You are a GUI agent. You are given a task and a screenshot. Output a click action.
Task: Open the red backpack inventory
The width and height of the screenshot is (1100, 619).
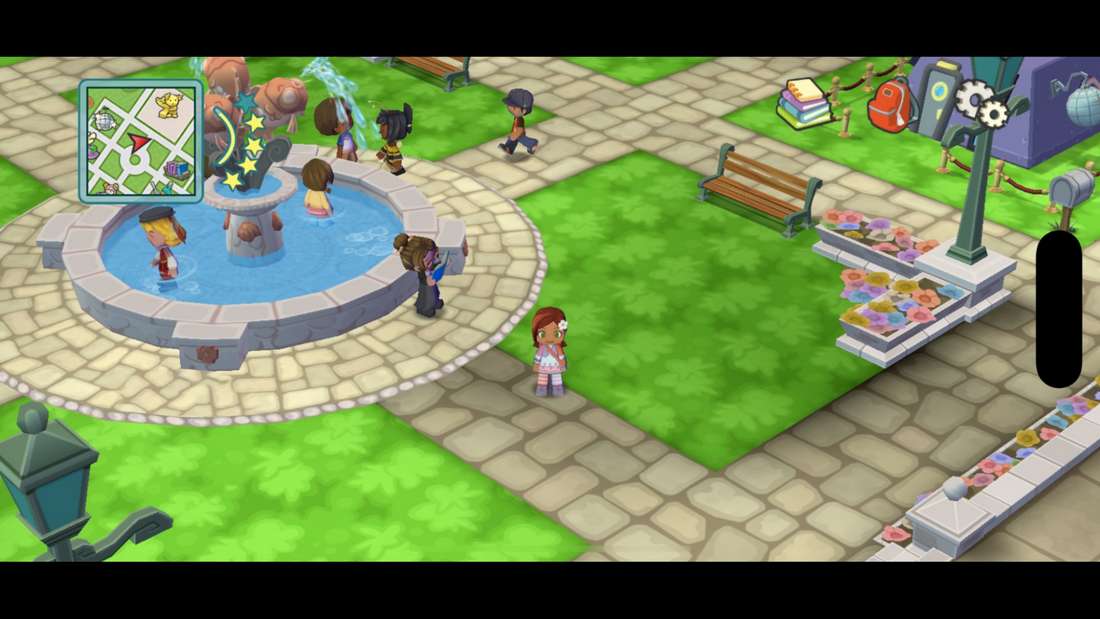pos(891,104)
